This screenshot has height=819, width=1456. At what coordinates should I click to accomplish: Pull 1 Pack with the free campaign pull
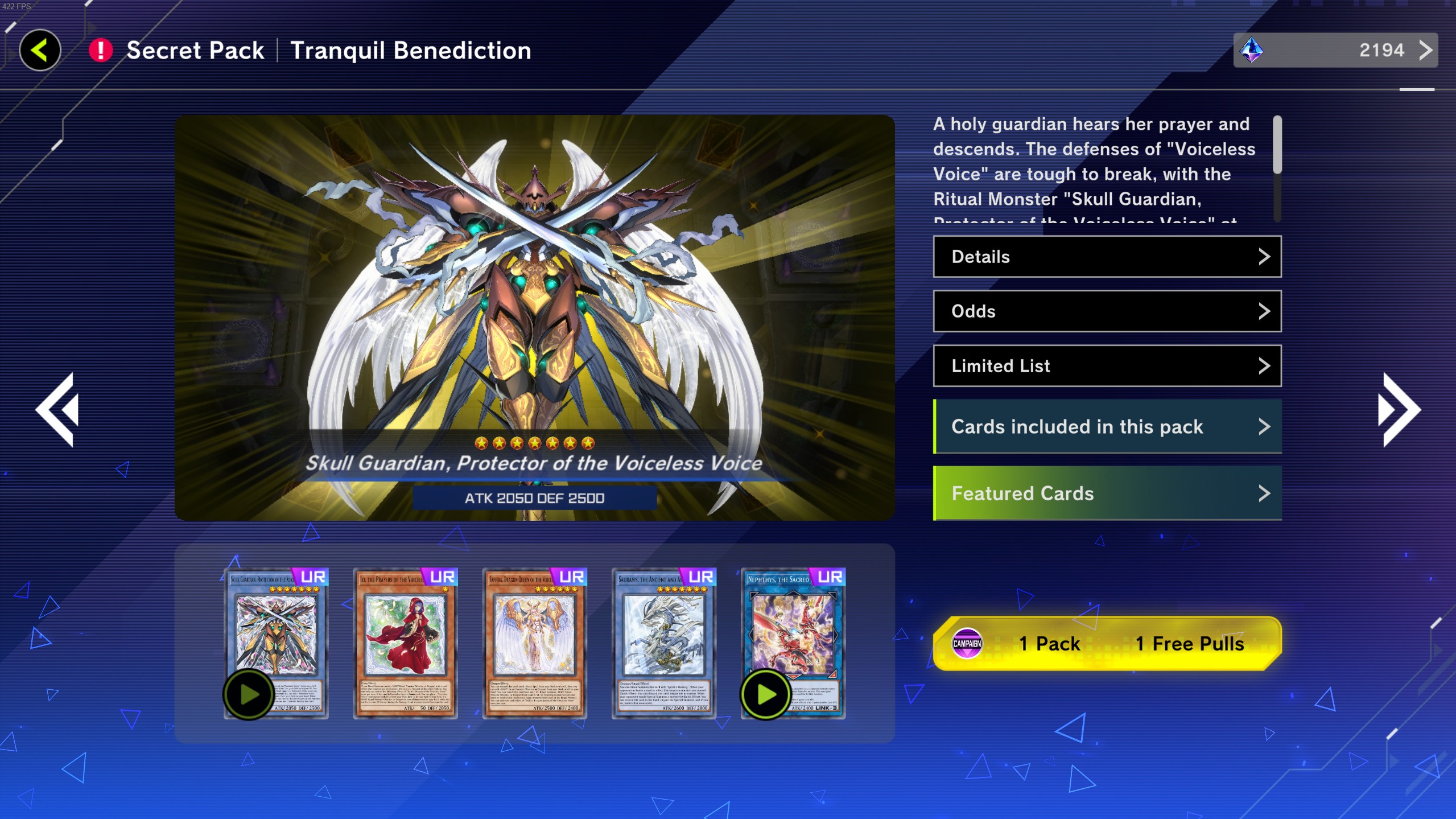click(x=1107, y=644)
